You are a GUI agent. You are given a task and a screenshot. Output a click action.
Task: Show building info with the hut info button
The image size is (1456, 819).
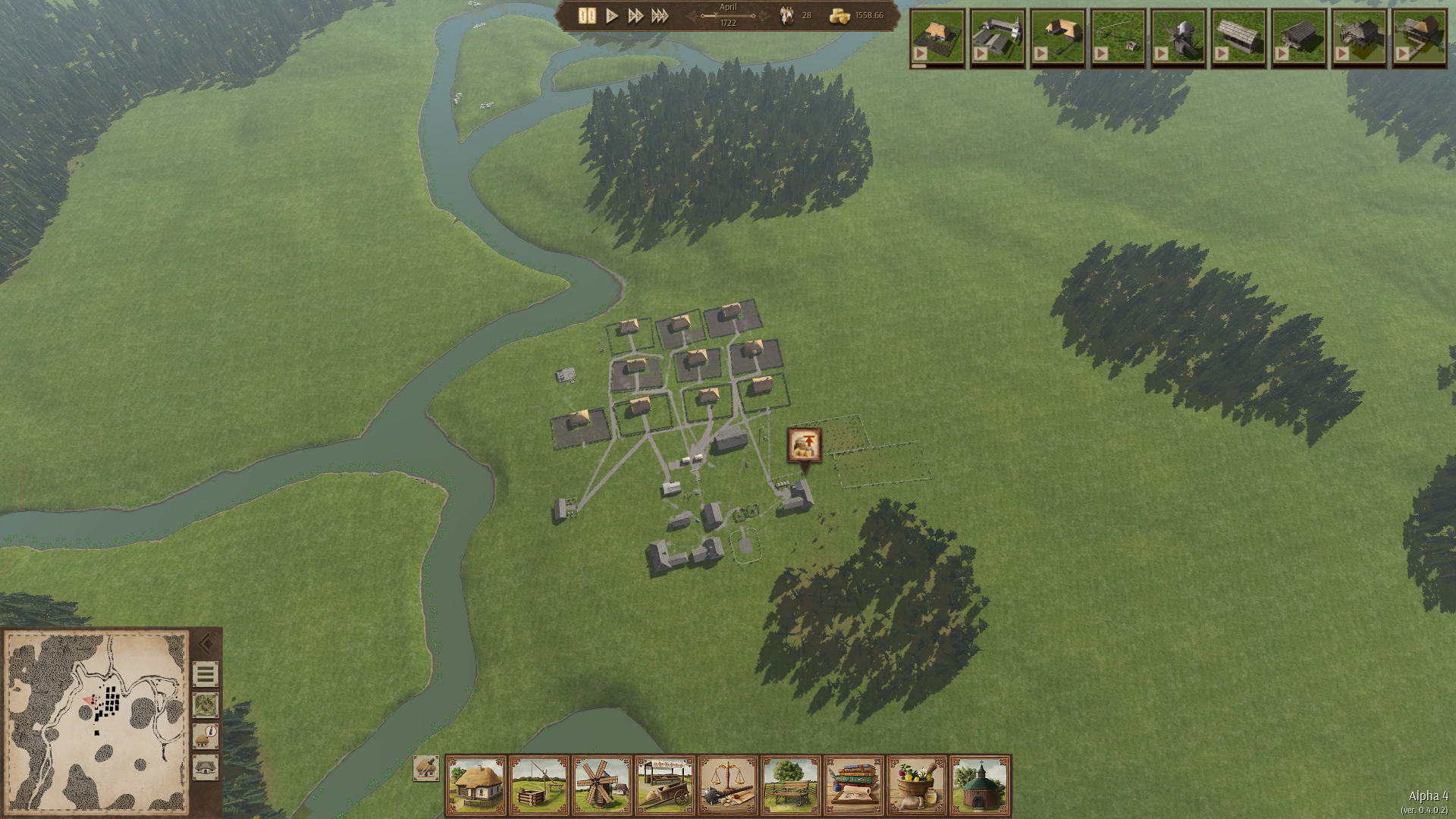pyautogui.click(x=205, y=736)
